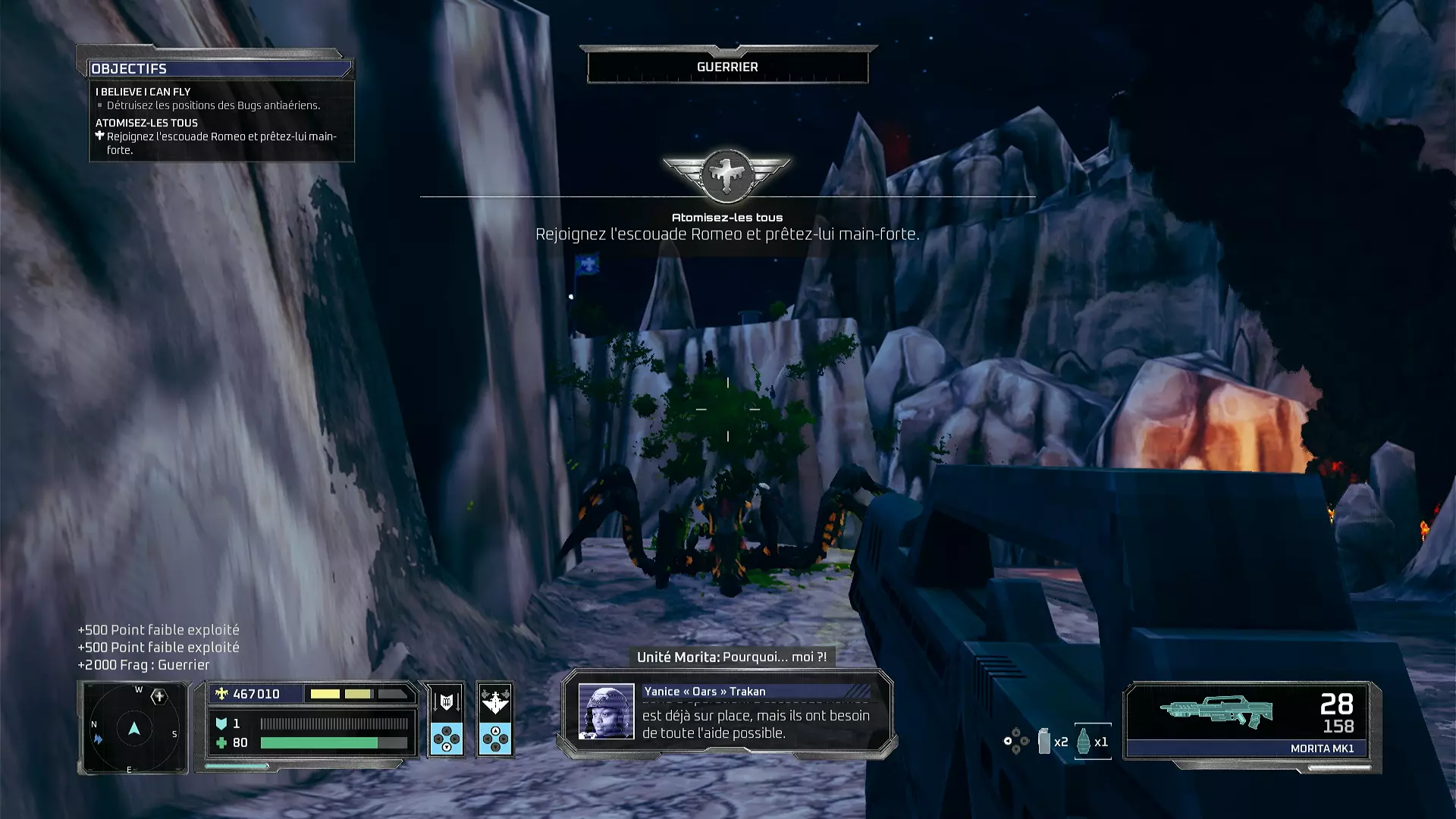Expand the OBJECTIFS panel header
Viewport: 1456px width, 819px height.
[129, 68]
